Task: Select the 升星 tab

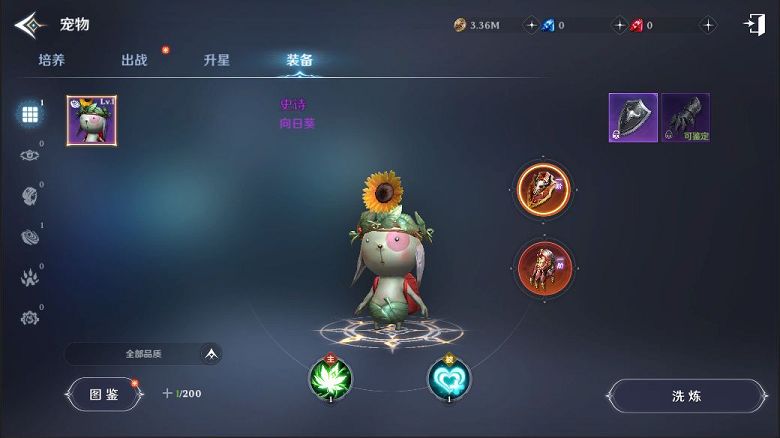Action: click(216, 60)
